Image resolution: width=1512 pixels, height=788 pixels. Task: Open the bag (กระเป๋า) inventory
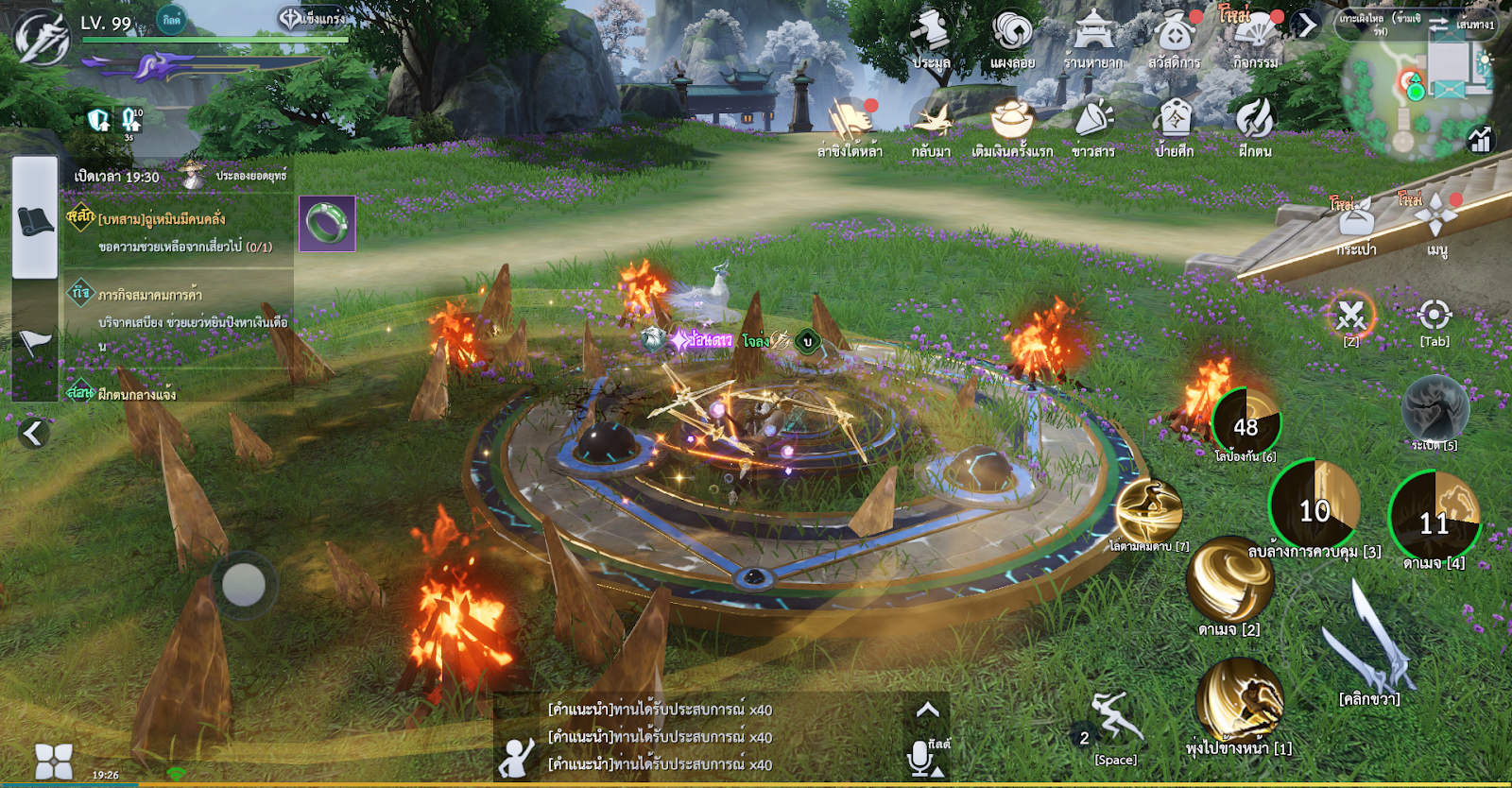click(1356, 224)
